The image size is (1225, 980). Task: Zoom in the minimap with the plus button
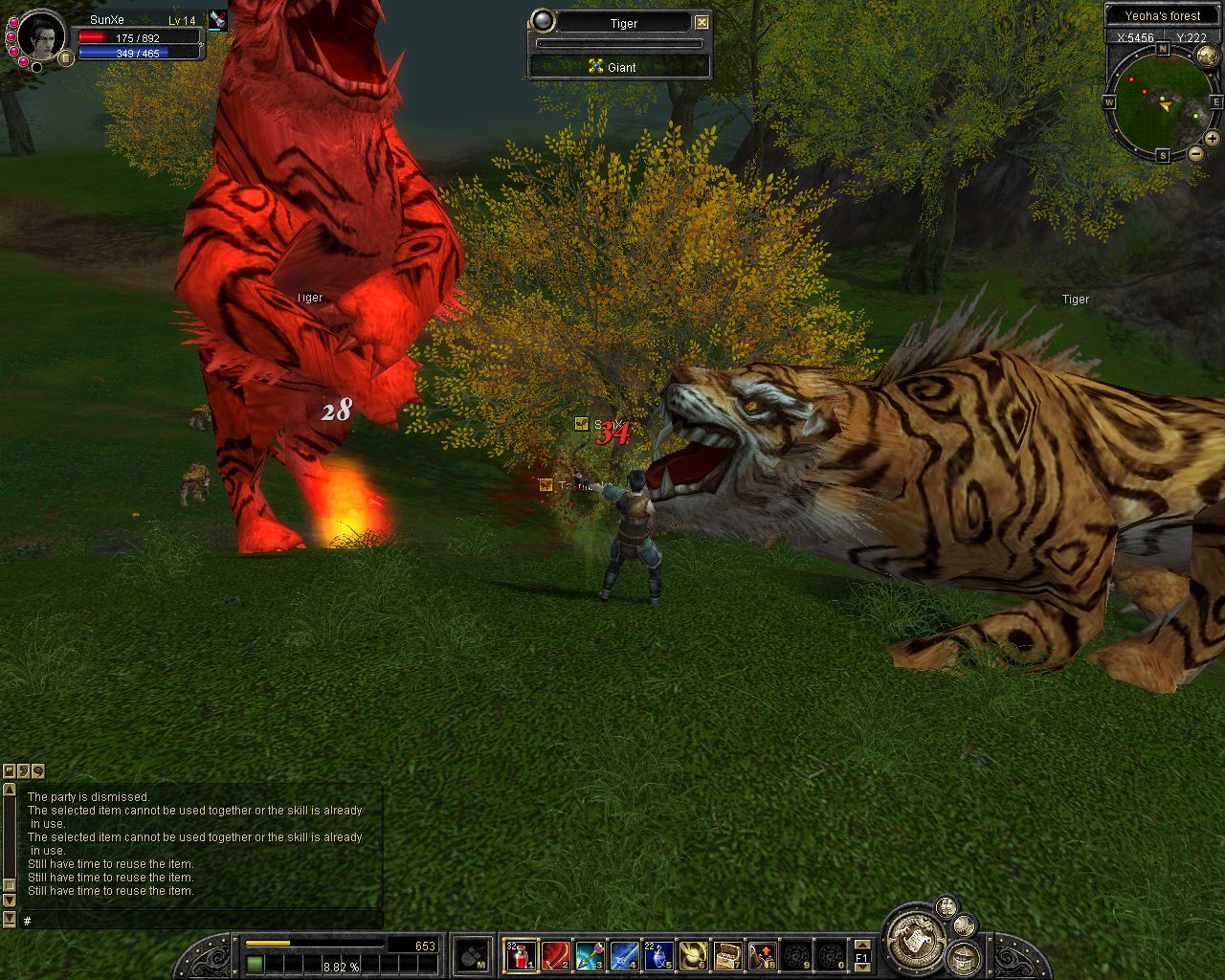coord(1213,138)
